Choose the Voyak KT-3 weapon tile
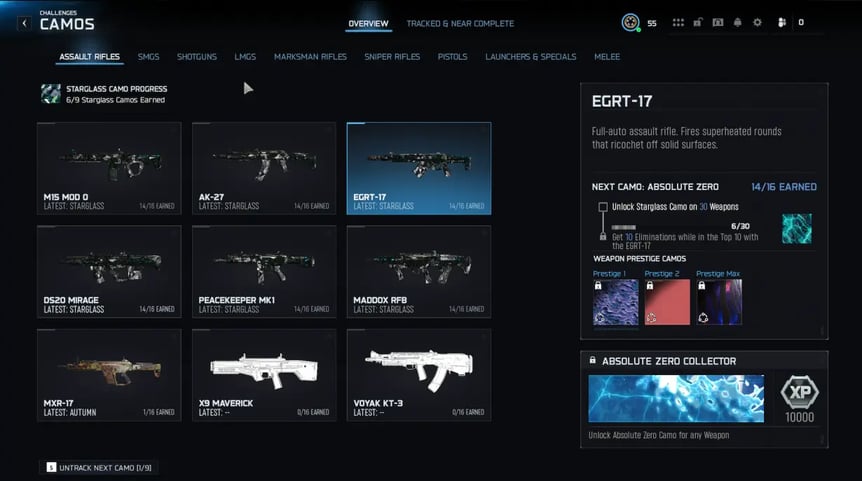This screenshot has height=481, width=862. pyautogui.click(x=419, y=374)
